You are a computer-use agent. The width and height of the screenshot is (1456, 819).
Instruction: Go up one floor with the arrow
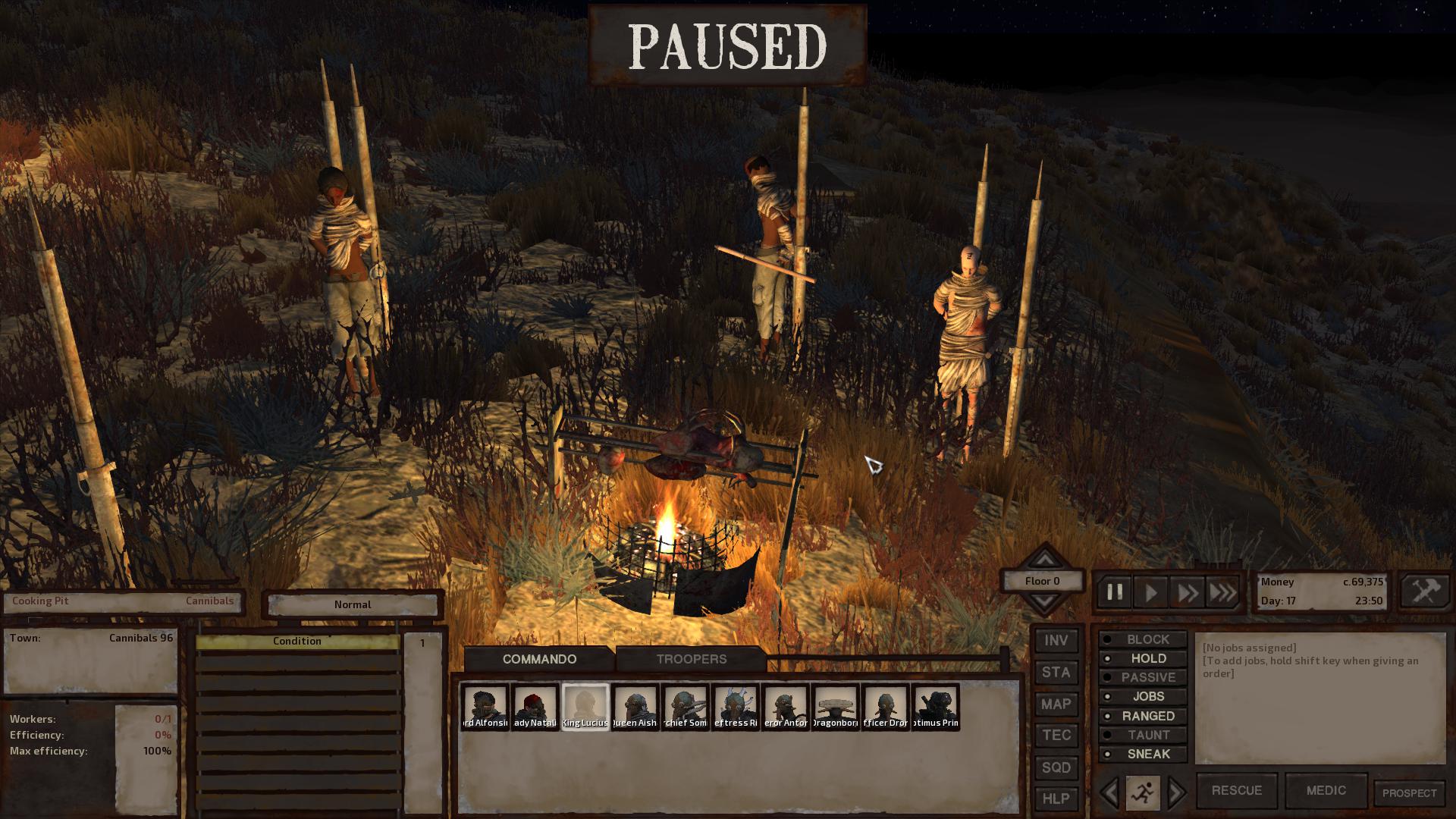tap(1044, 560)
